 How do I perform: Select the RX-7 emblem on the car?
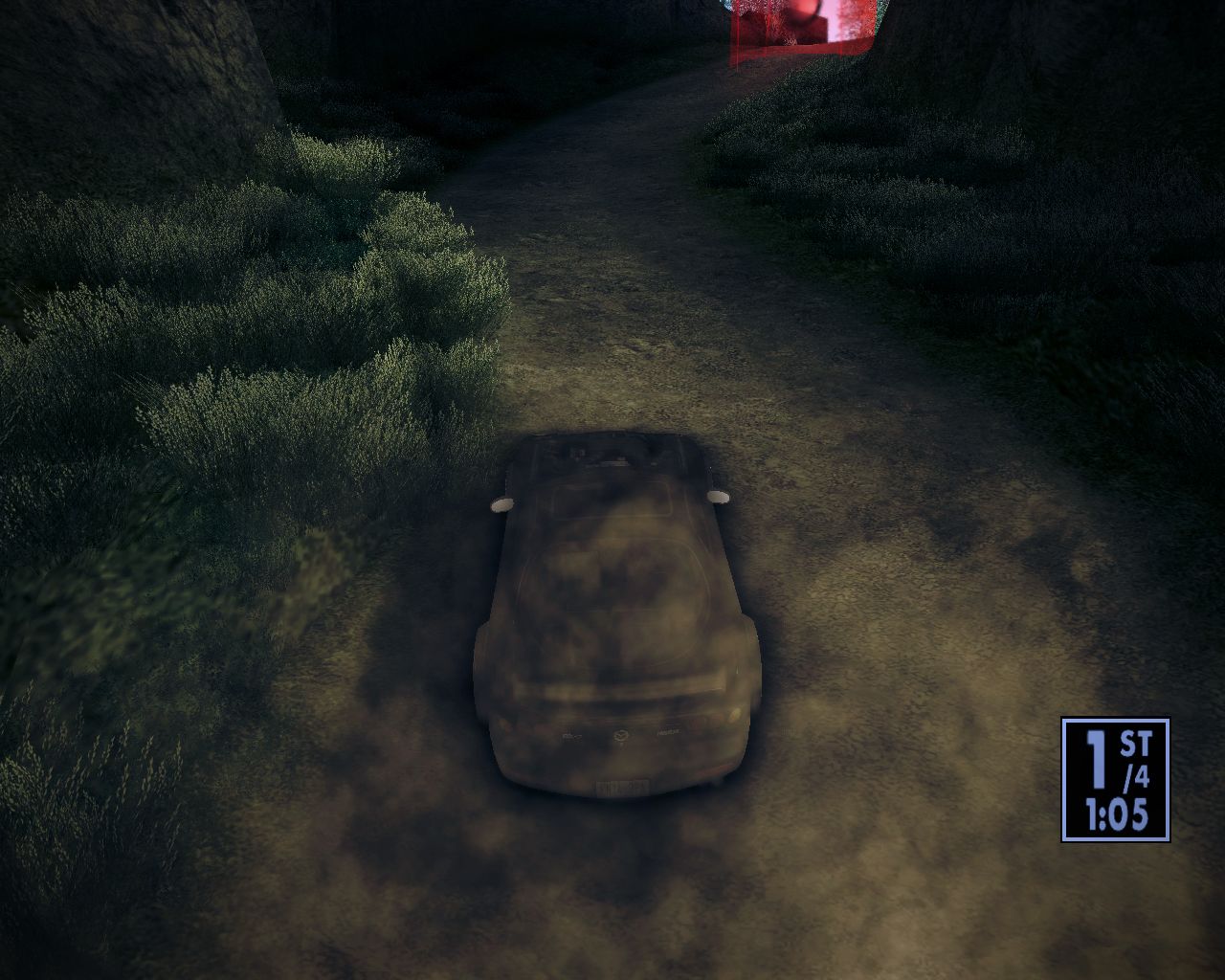coord(572,735)
